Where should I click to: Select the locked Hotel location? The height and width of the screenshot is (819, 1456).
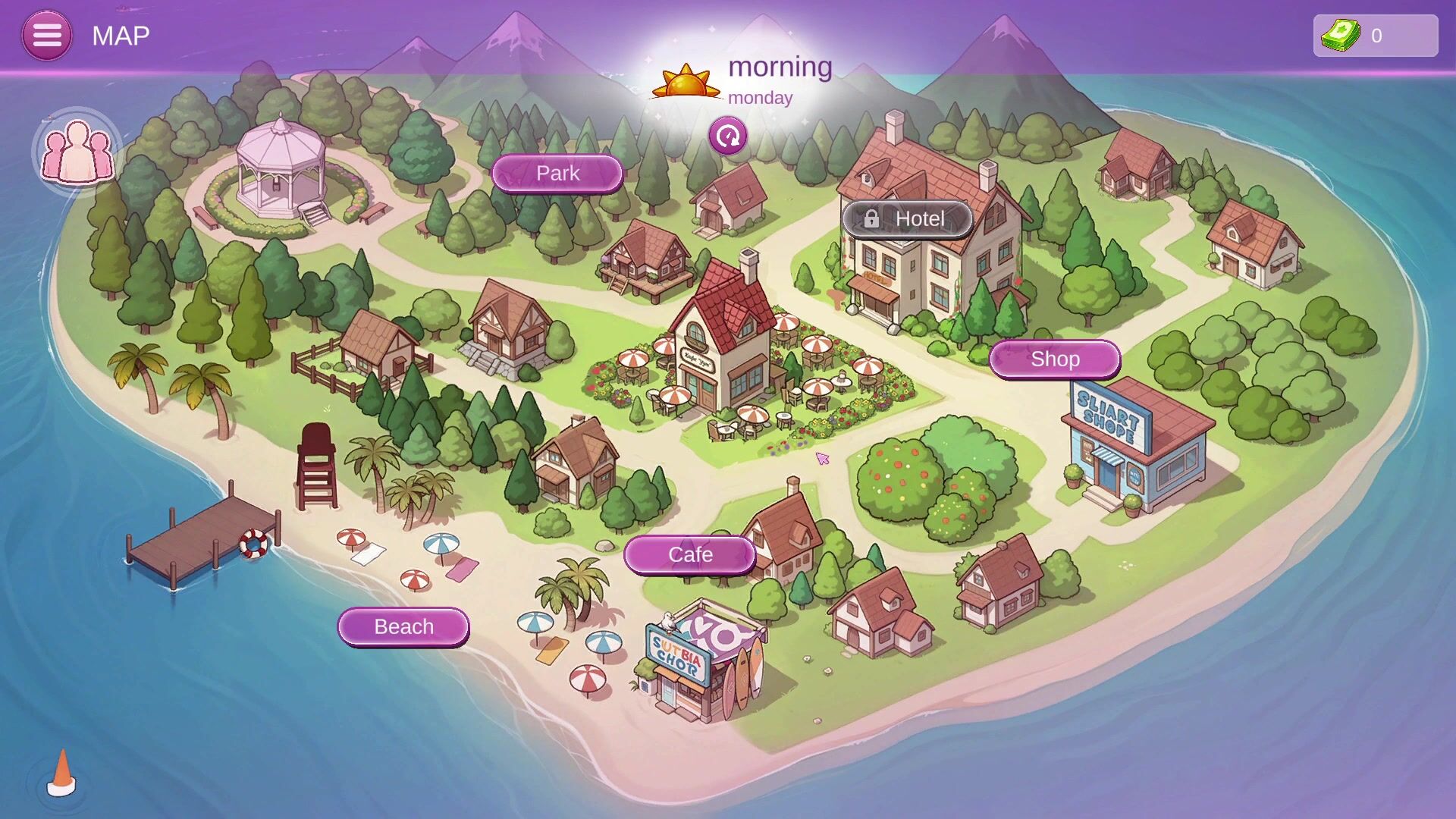point(907,219)
